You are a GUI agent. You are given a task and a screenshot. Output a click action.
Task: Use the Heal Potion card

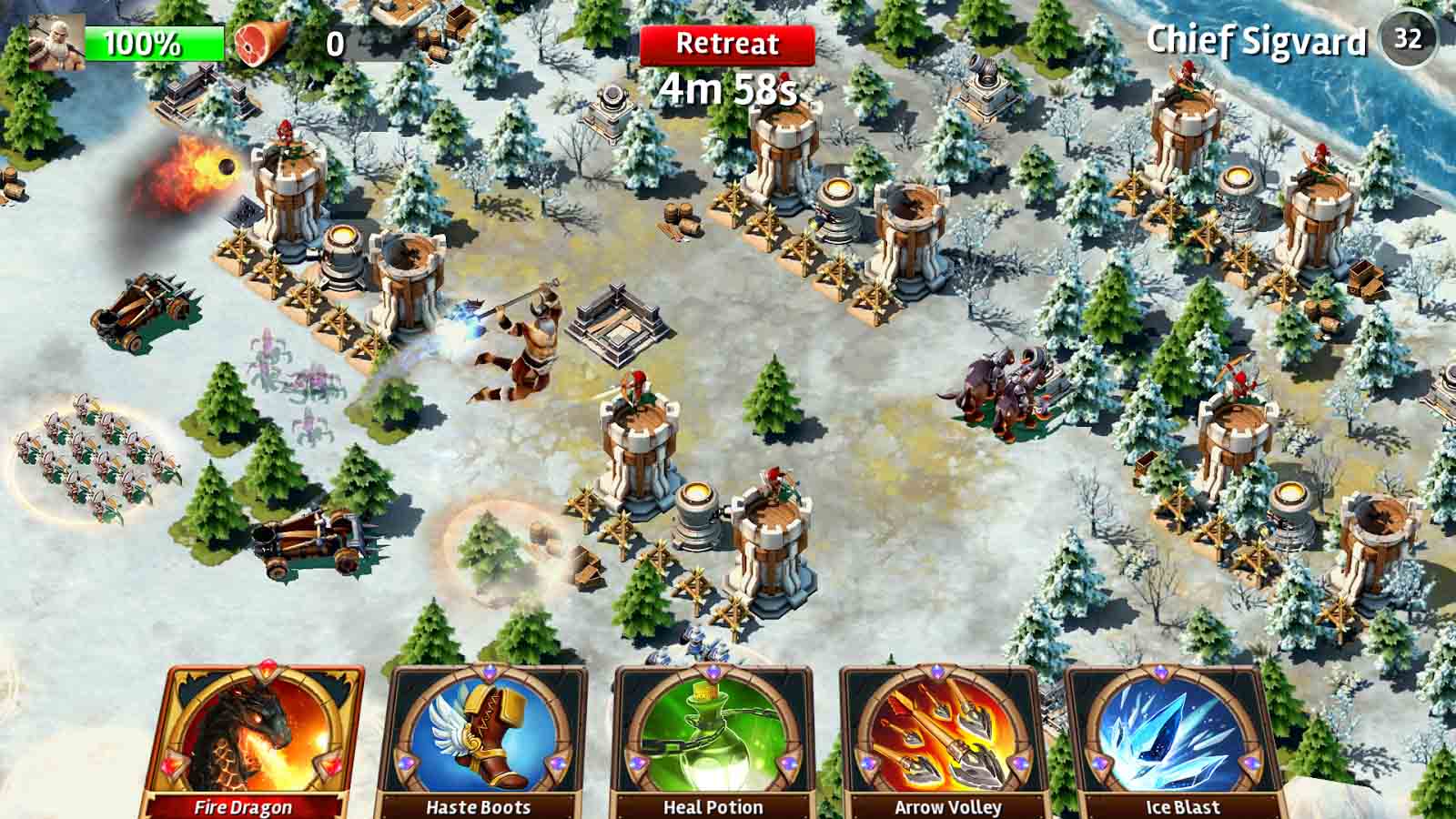[x=712, y=728]
